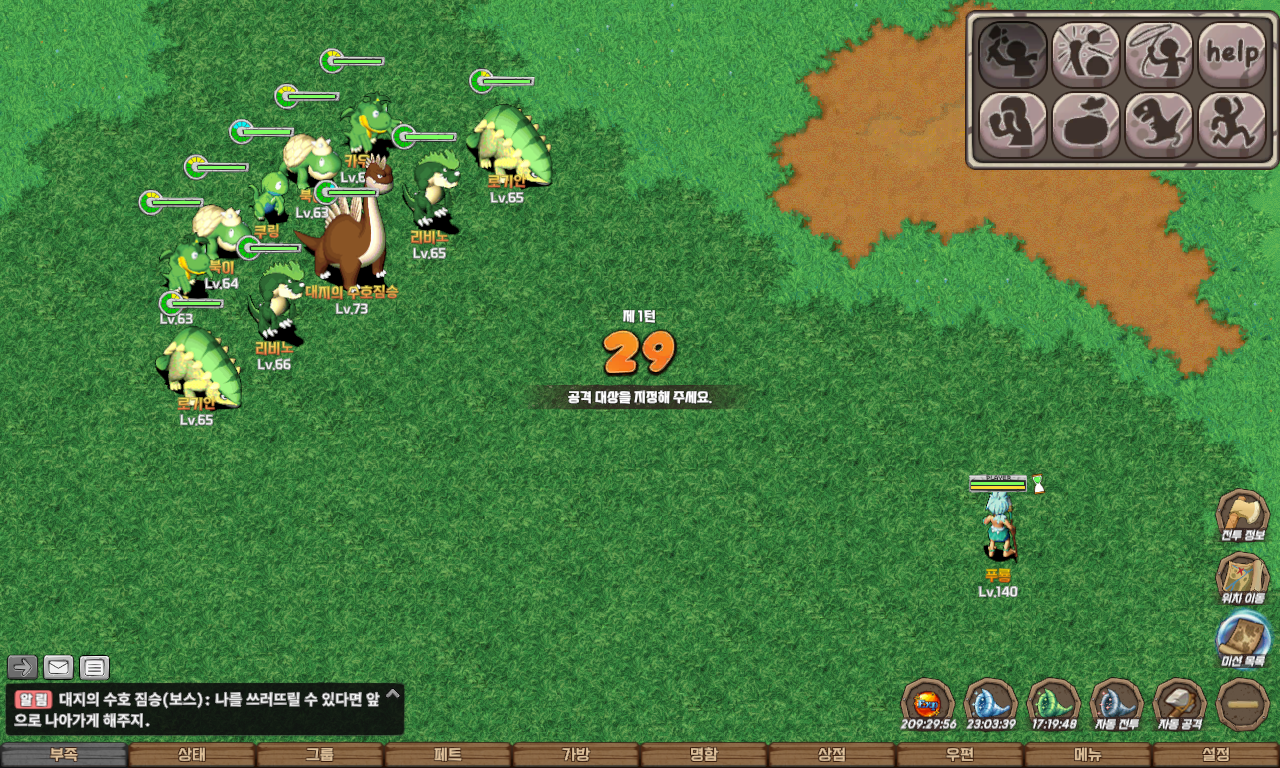Viewport: 1280px width, 768px height.
Task: Toggle 자동 전투 auto battle
Action: coord(1117,705)
